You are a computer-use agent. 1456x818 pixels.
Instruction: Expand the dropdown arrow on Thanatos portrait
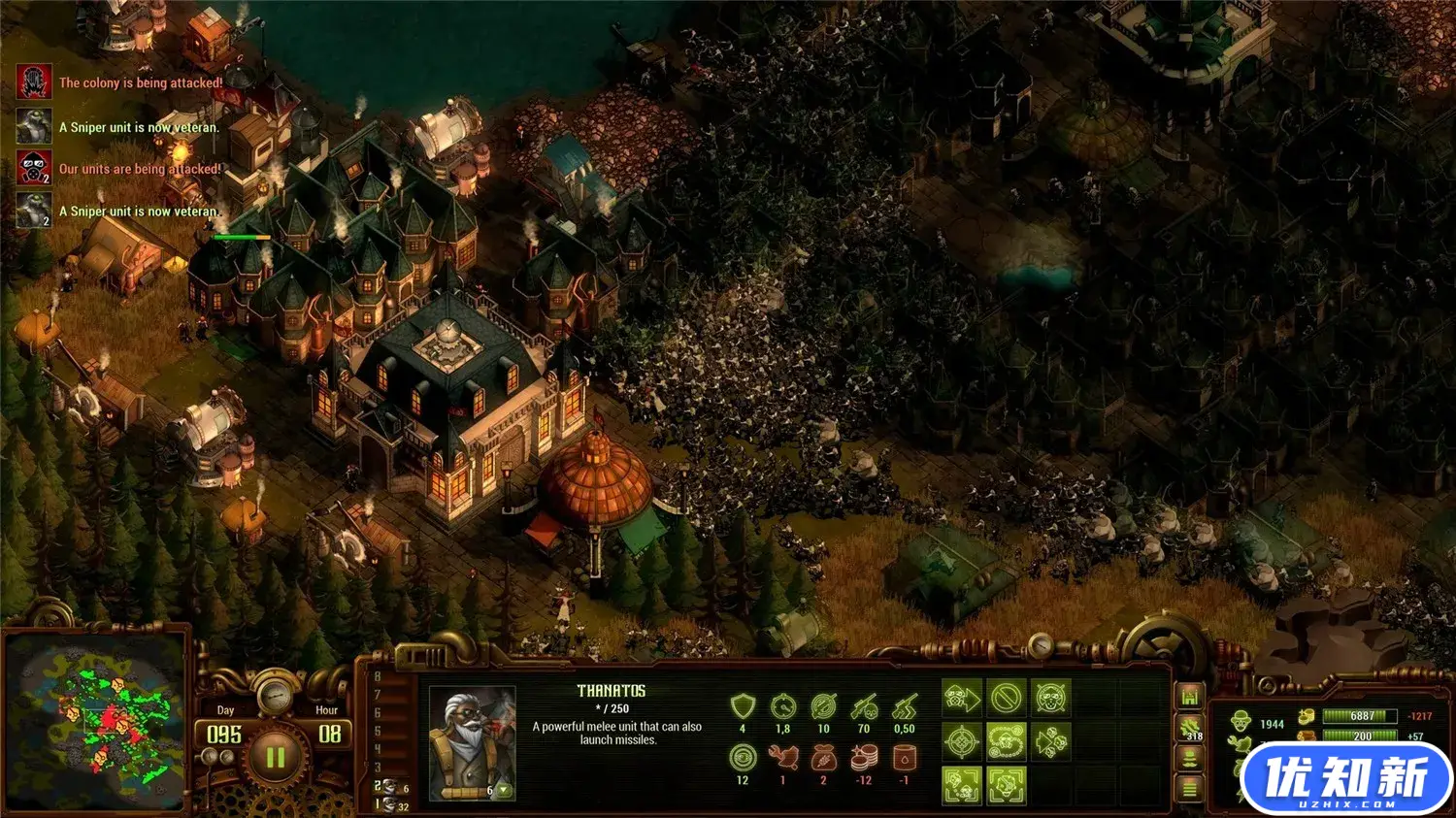(x=504, y=790)
